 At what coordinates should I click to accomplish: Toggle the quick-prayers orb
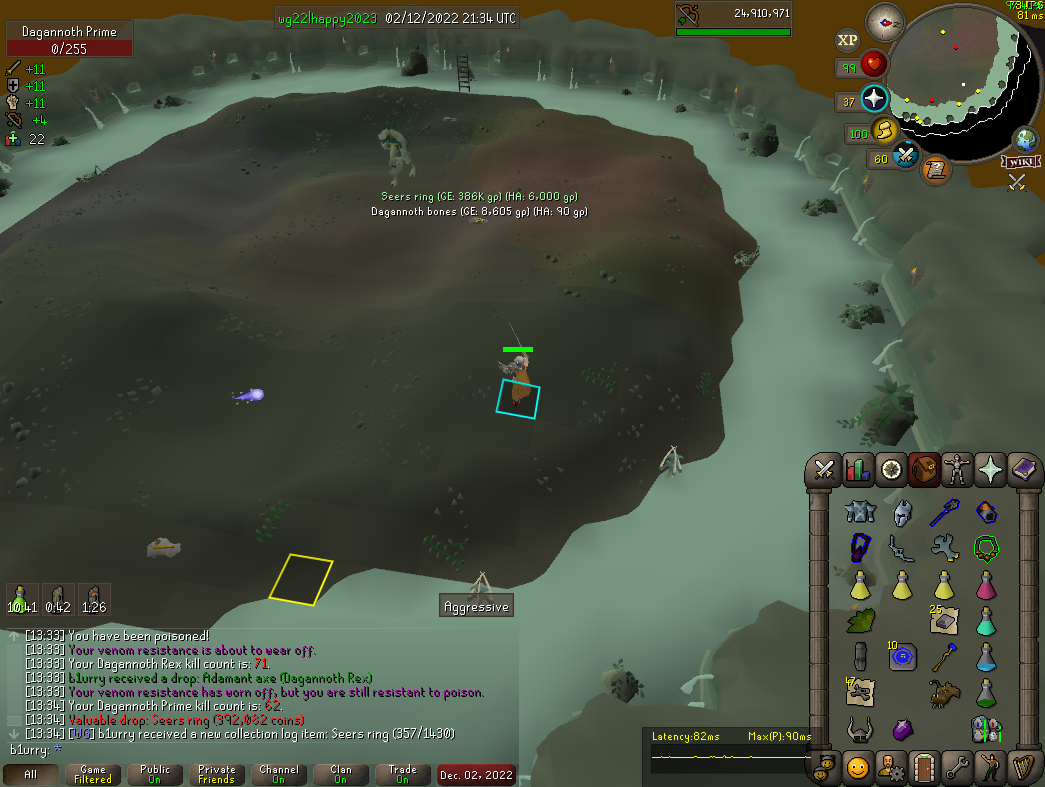[x=874, y=99]
